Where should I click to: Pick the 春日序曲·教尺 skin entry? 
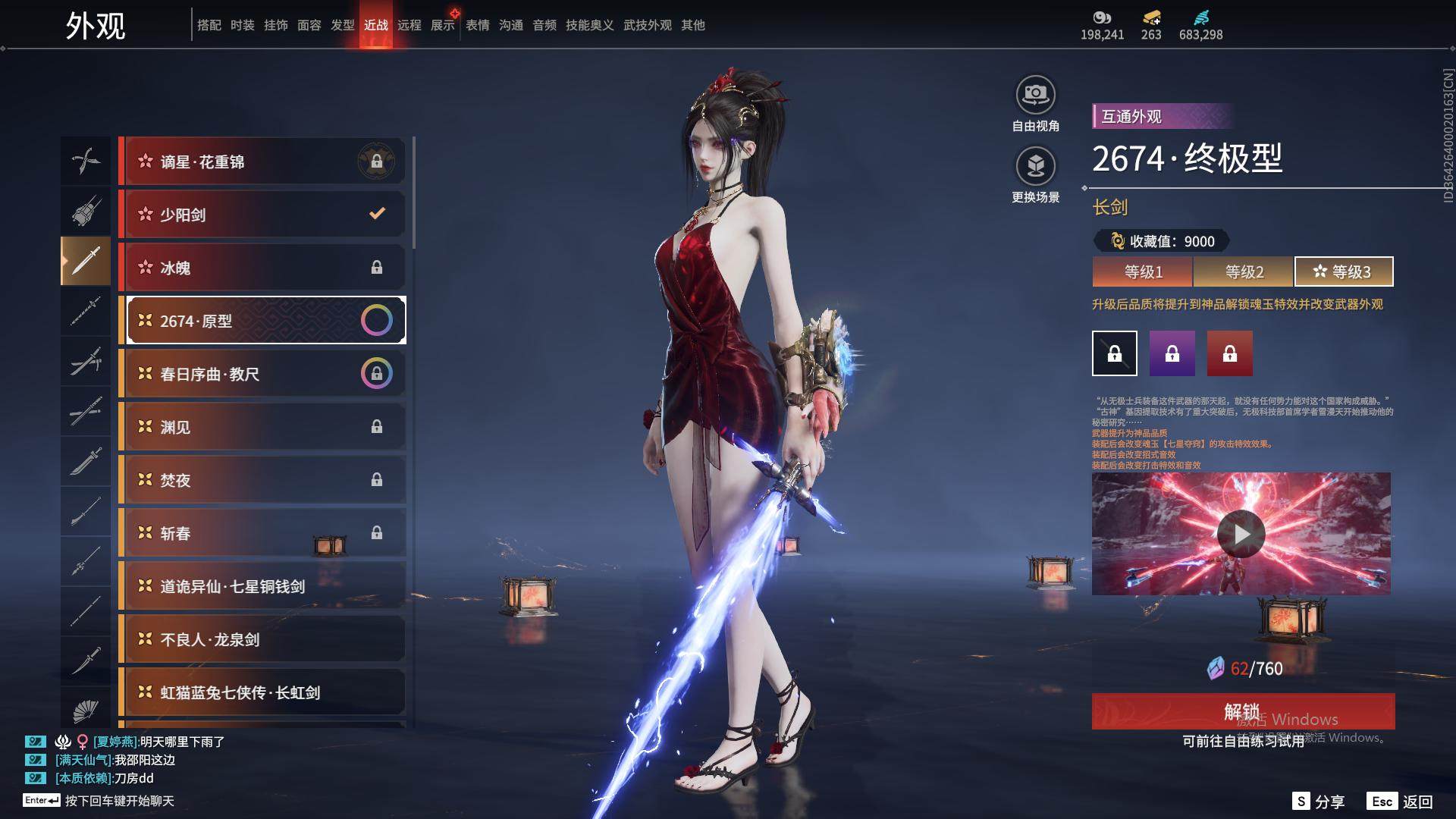coord(262,374)
